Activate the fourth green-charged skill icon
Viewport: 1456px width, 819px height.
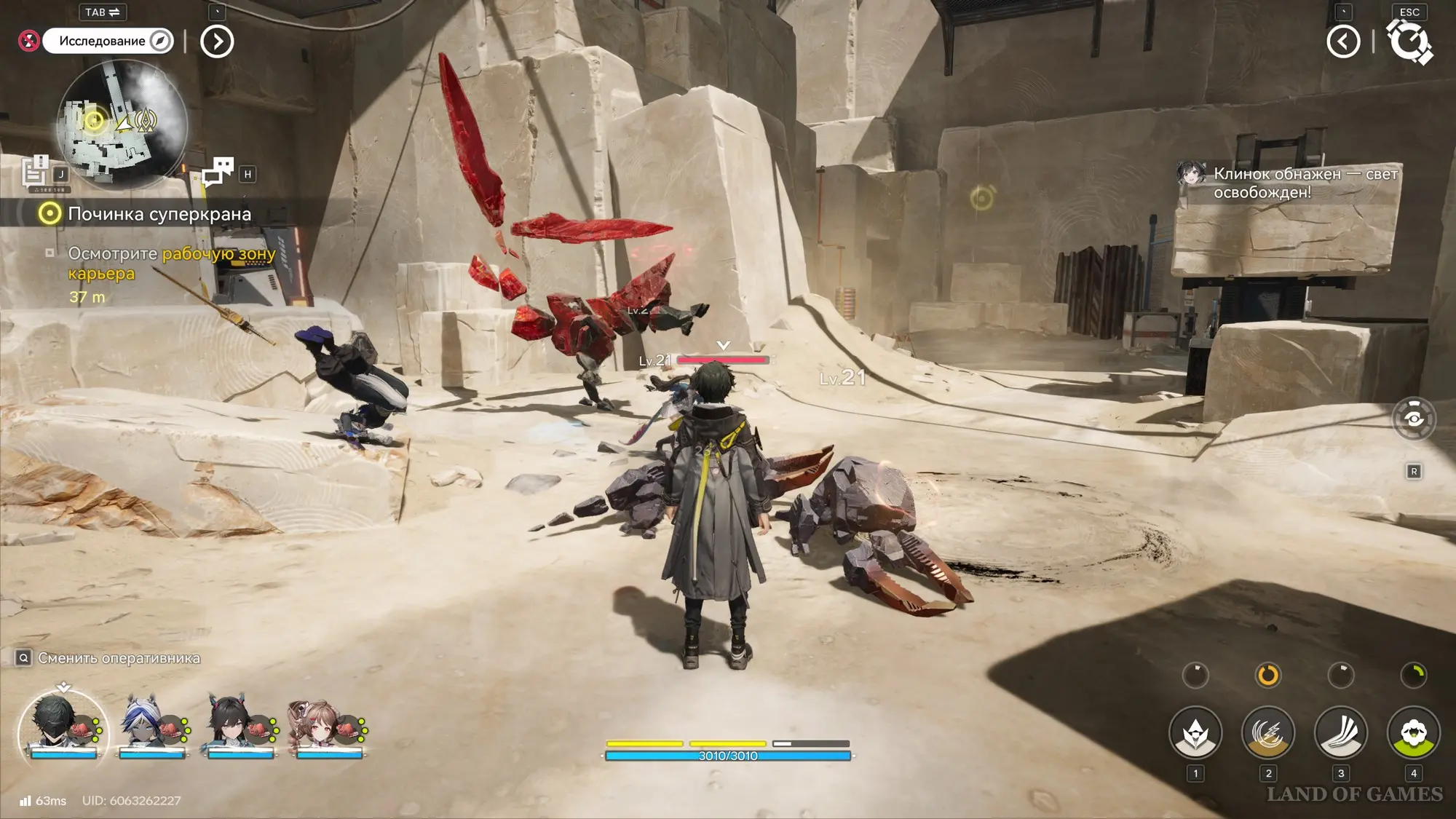coord(1413,733)
